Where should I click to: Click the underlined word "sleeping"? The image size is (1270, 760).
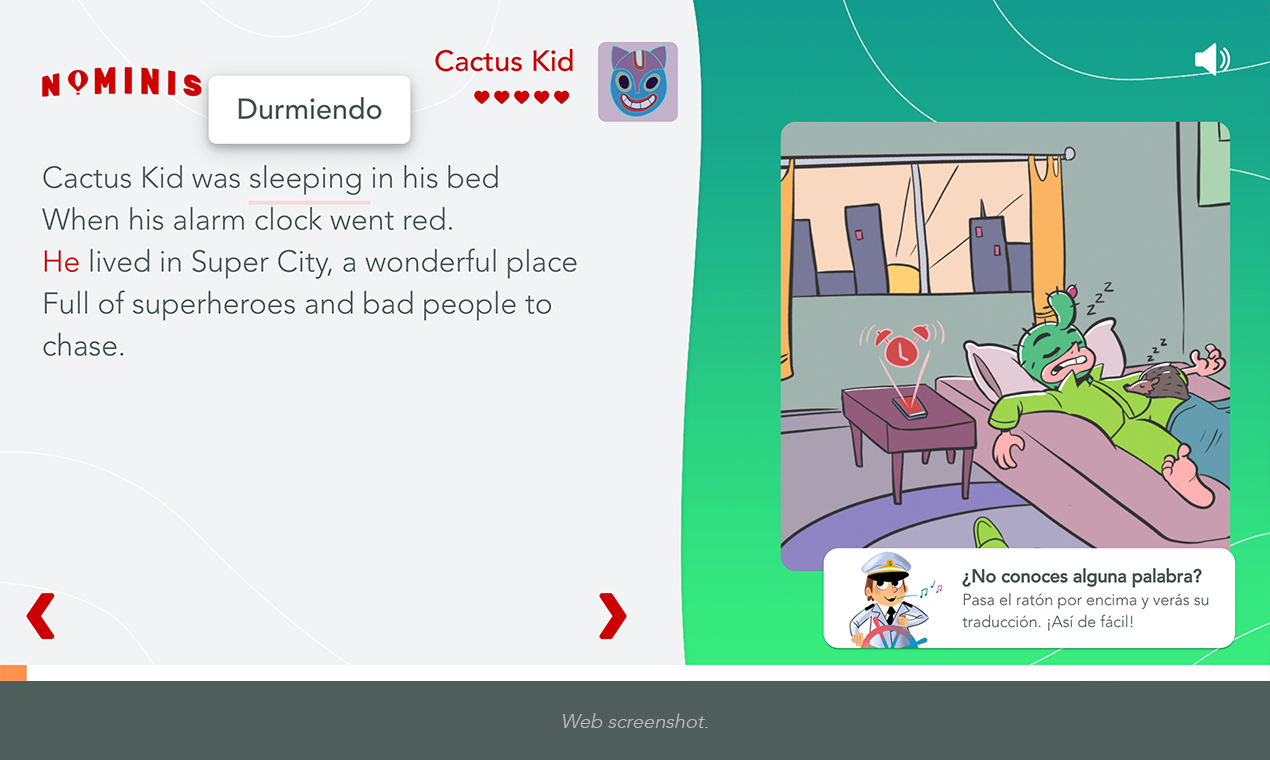point(306,179)
